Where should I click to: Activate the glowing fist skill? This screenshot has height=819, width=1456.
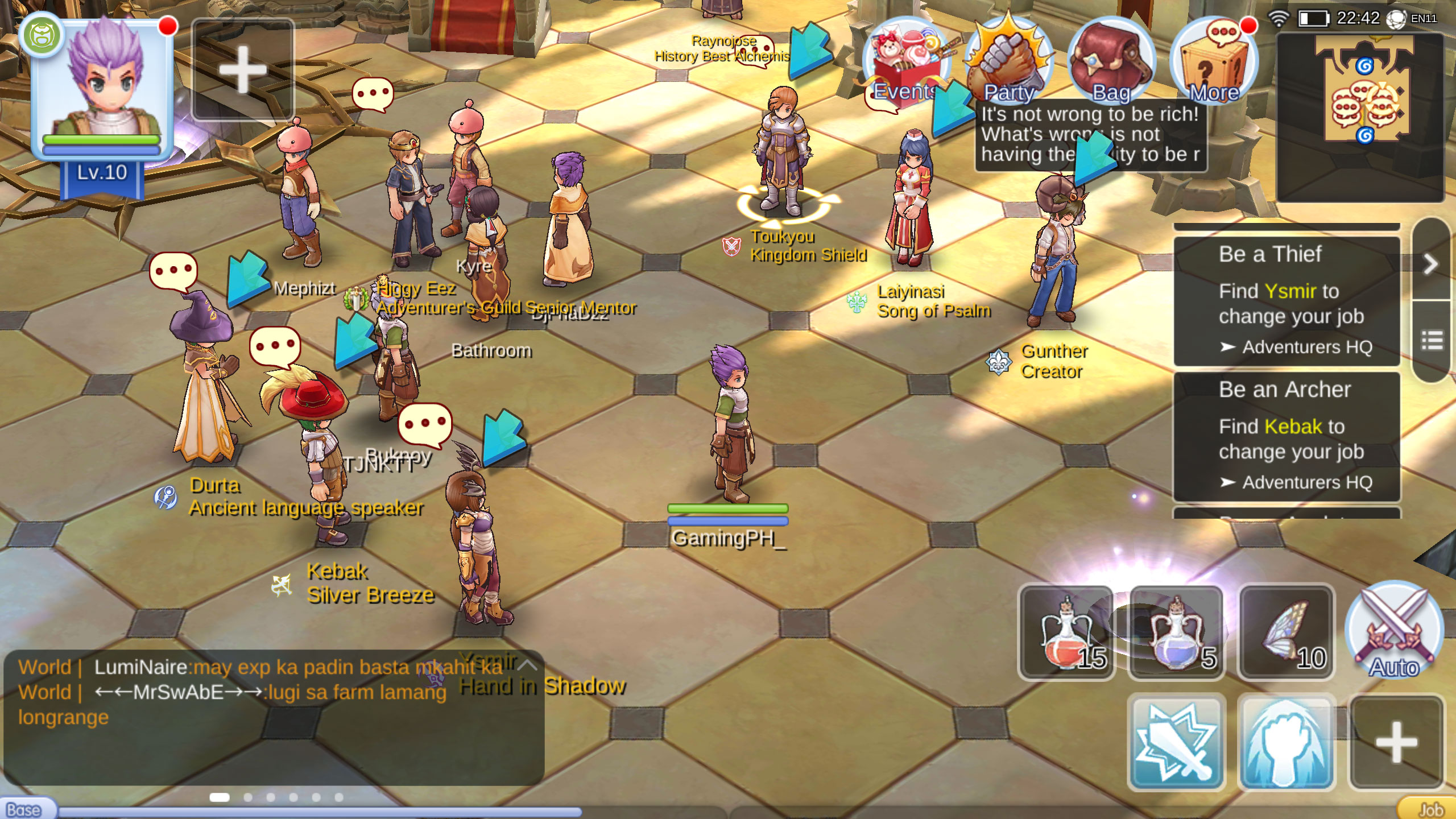point(1287,742)
